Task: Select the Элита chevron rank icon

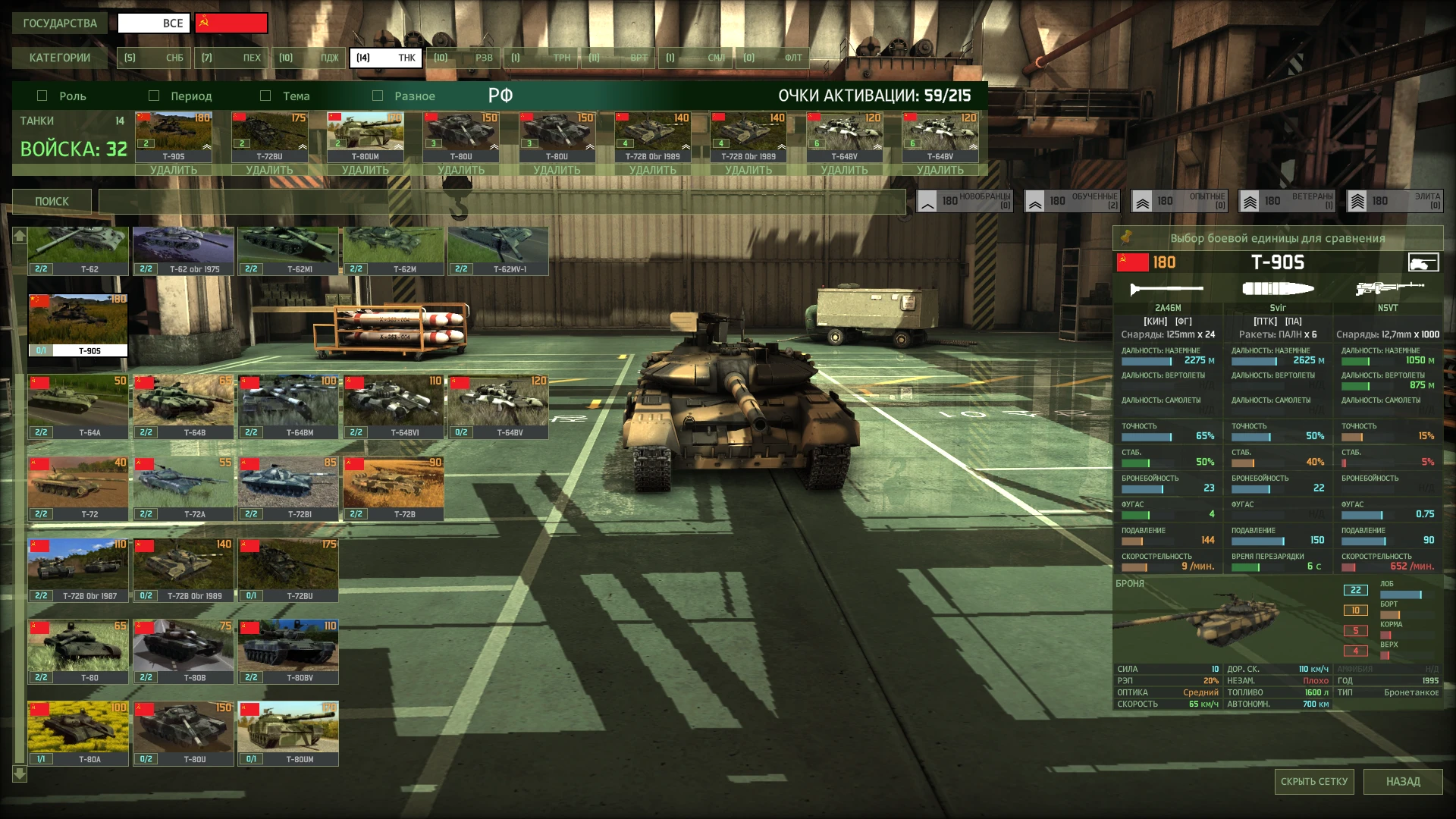Action: point(1357,201)
